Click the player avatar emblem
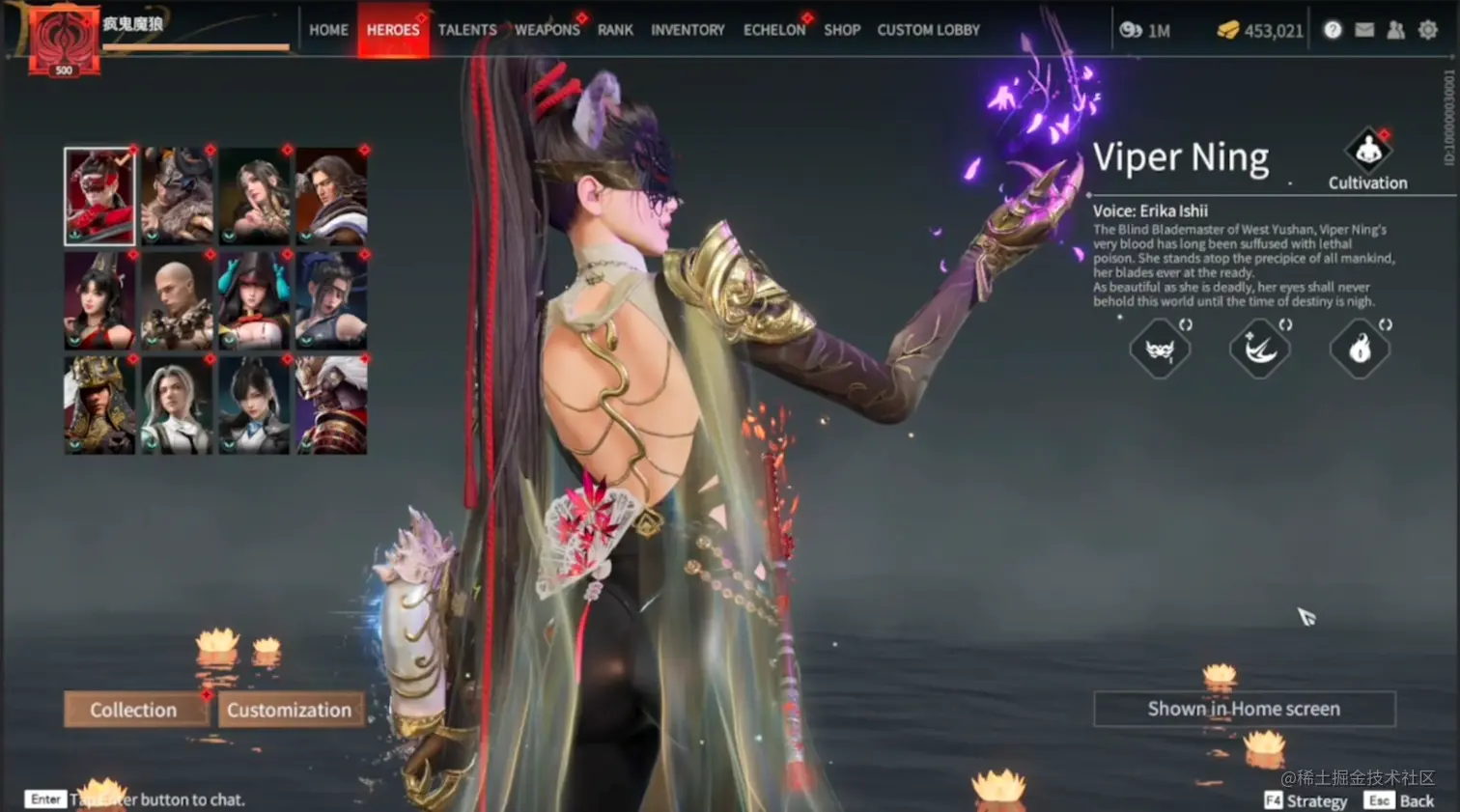This screenshot has height=812, width=1460. 64,41
